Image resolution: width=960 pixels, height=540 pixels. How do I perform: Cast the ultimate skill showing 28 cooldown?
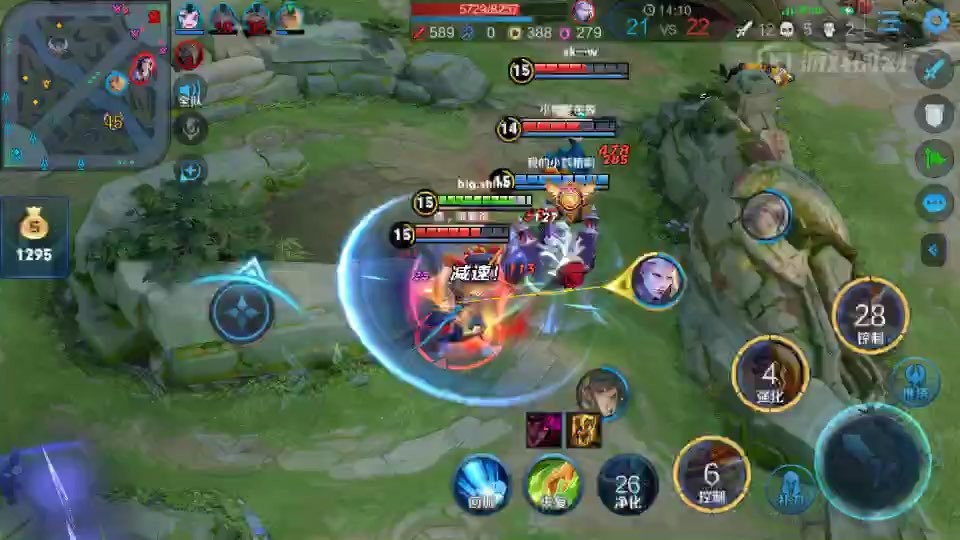869,316
